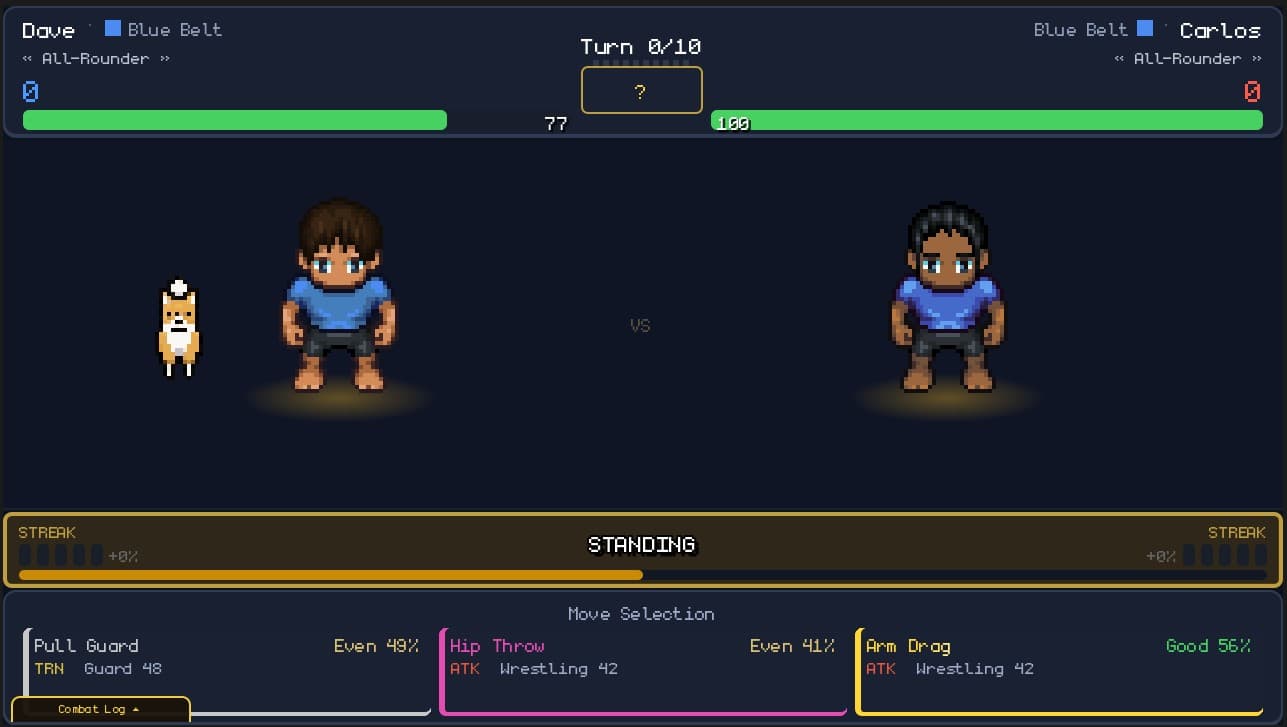
Task: Click the TRN label on Pull Guard card
Action: (x=49, y=669)
